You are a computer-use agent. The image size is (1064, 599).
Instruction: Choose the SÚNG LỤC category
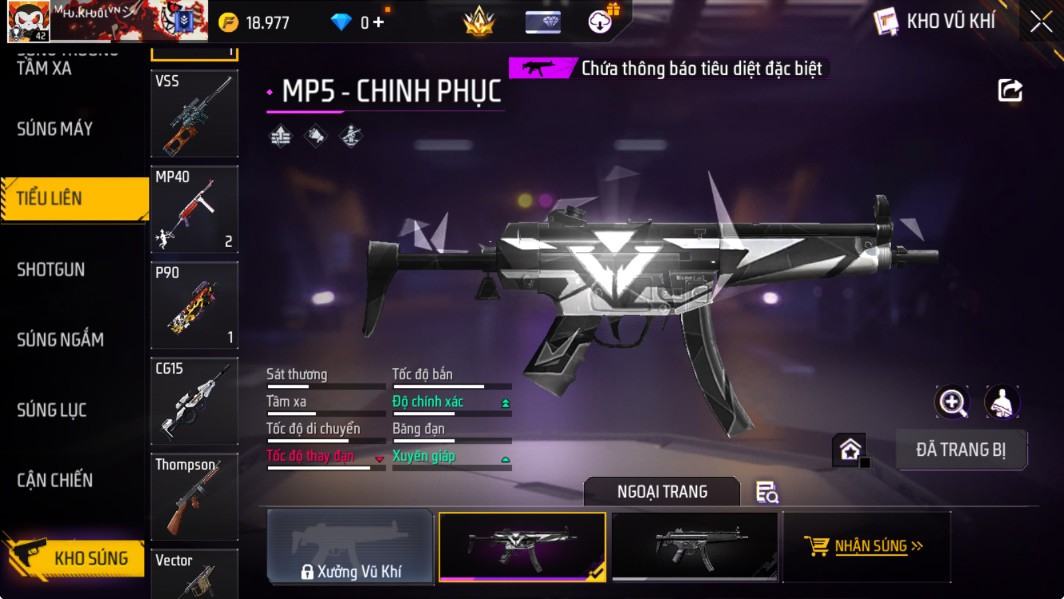click(52, 410)
